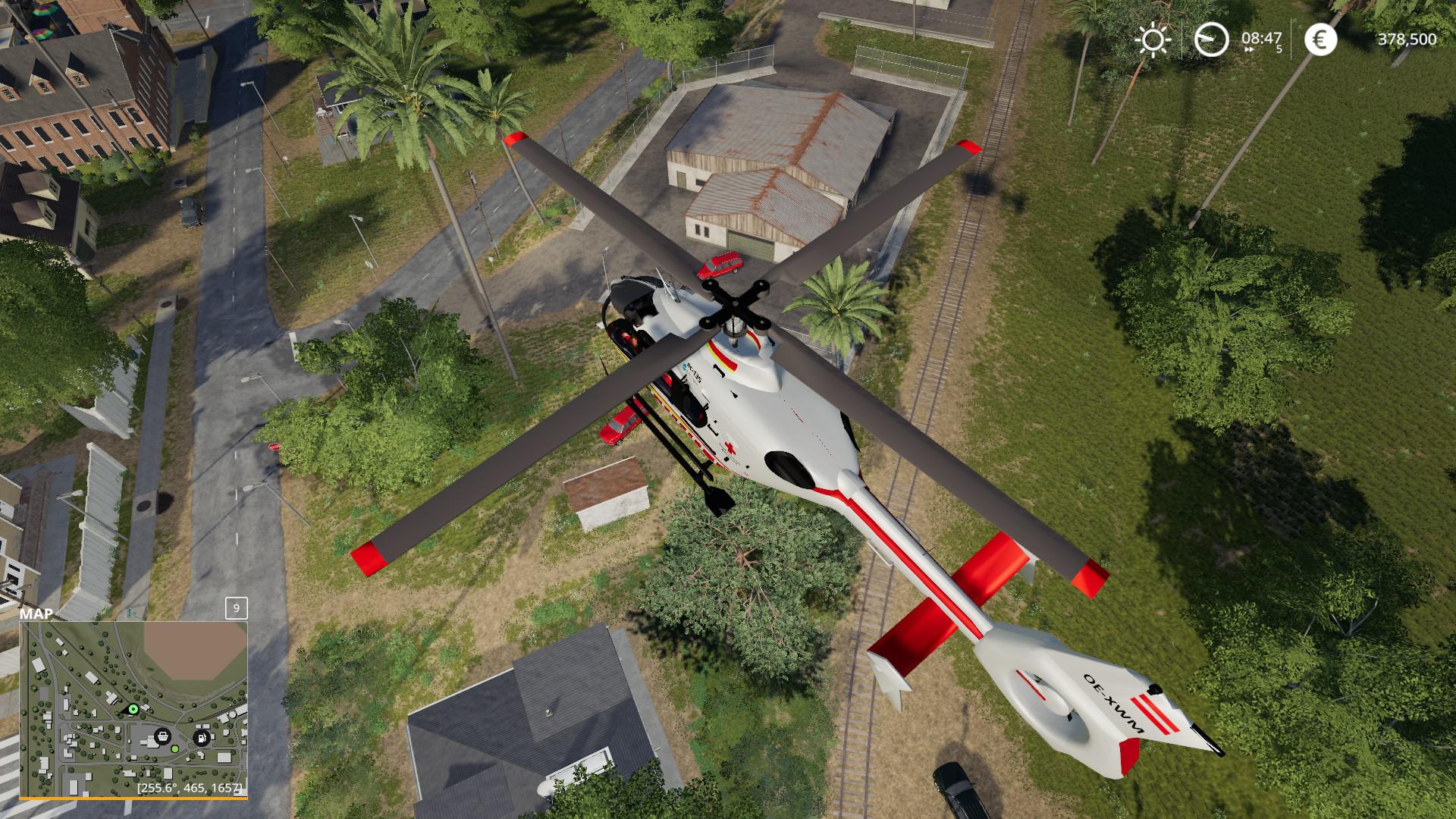The width and height of the screenshot is (1456, 819).
Task: Click the sunny weather icon
Action: coord(1153,39)
